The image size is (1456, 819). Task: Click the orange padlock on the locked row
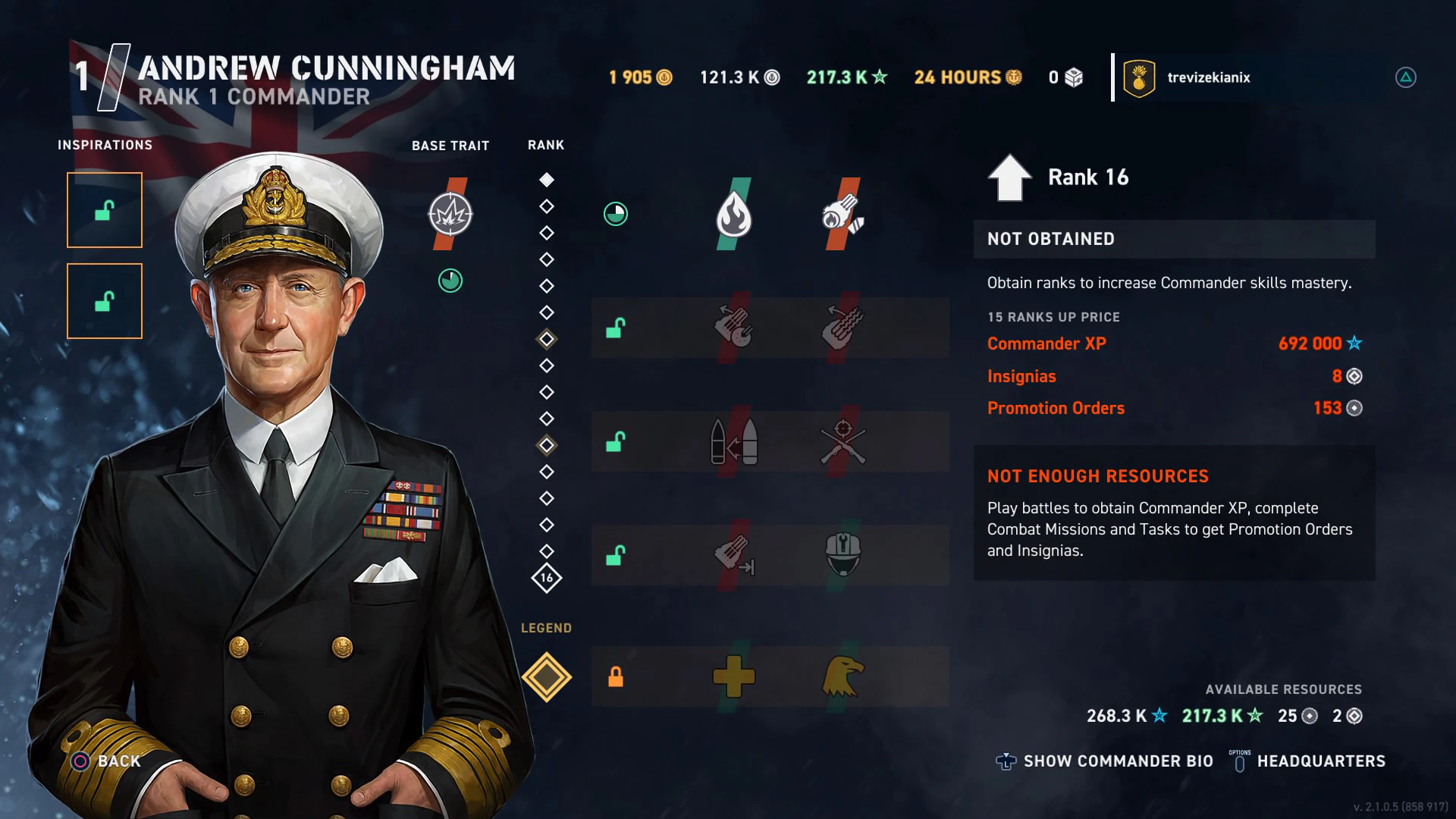[x=616, y=676]
